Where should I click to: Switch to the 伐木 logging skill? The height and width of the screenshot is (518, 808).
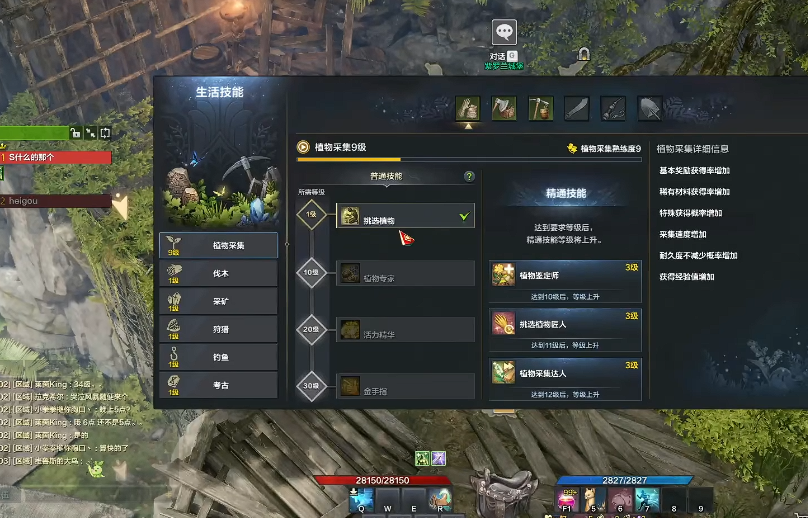(218, 273)
